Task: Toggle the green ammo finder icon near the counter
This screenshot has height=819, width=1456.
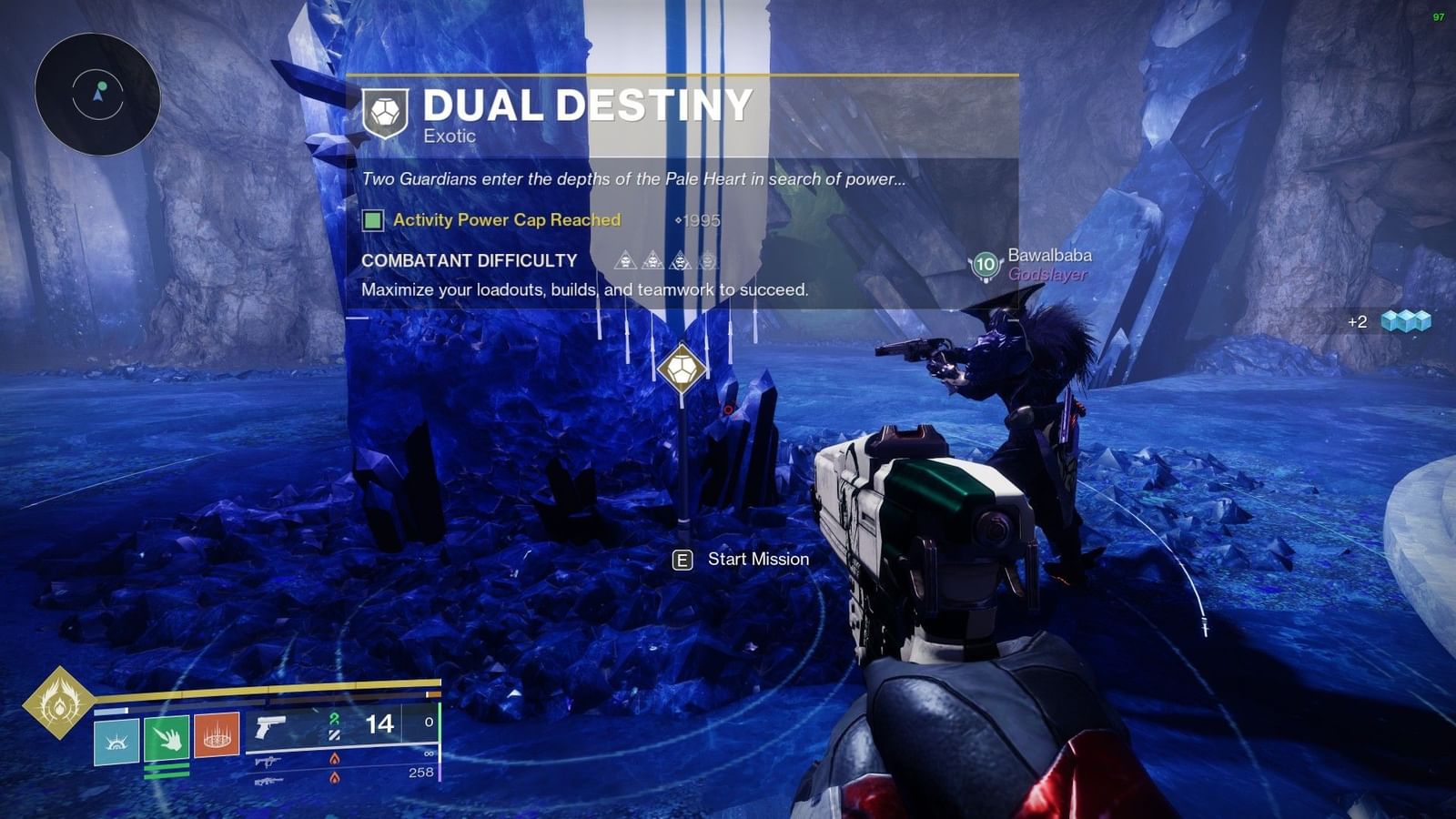Action: [333, 718]
